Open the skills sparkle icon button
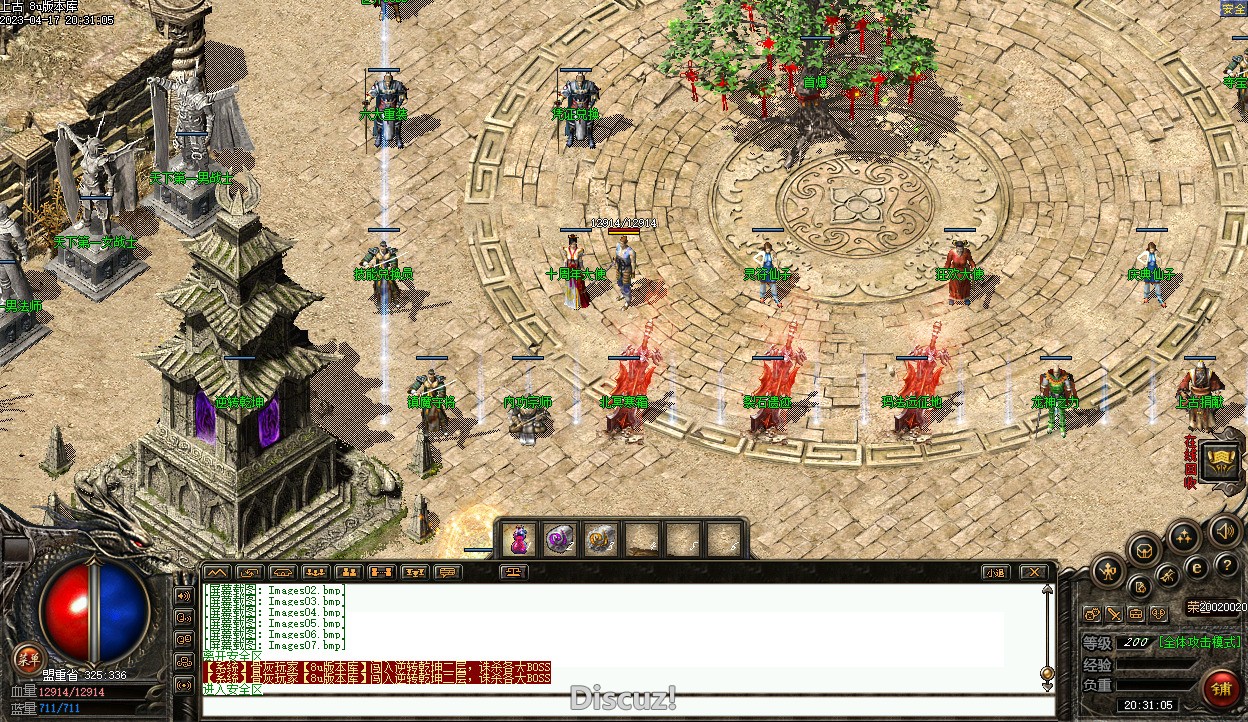Image resolution: width=1248 pixels, height=722 pixels. pos(1184,537)
